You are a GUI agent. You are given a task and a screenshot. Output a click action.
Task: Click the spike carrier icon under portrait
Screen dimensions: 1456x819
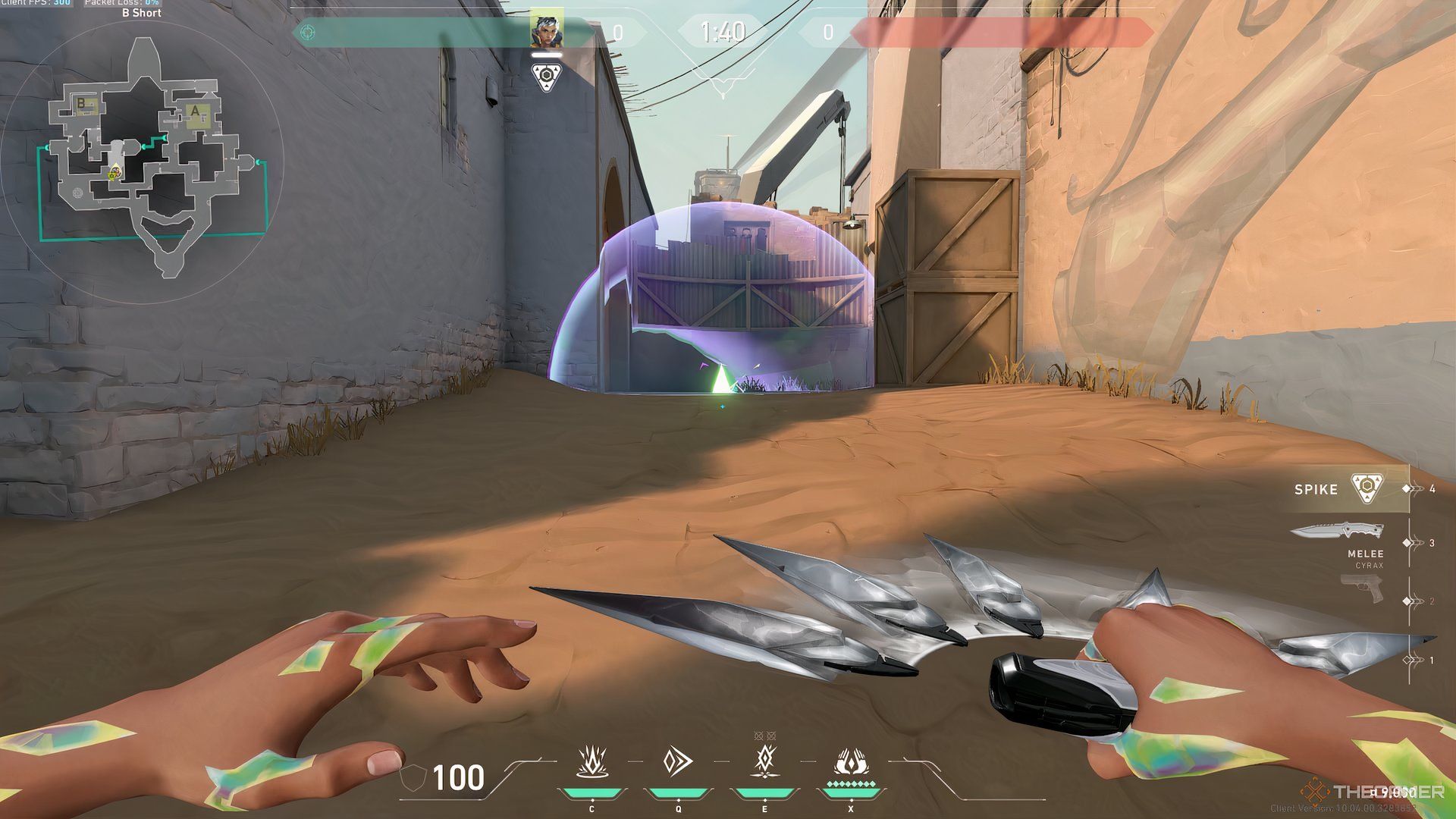tap(546, 77)
